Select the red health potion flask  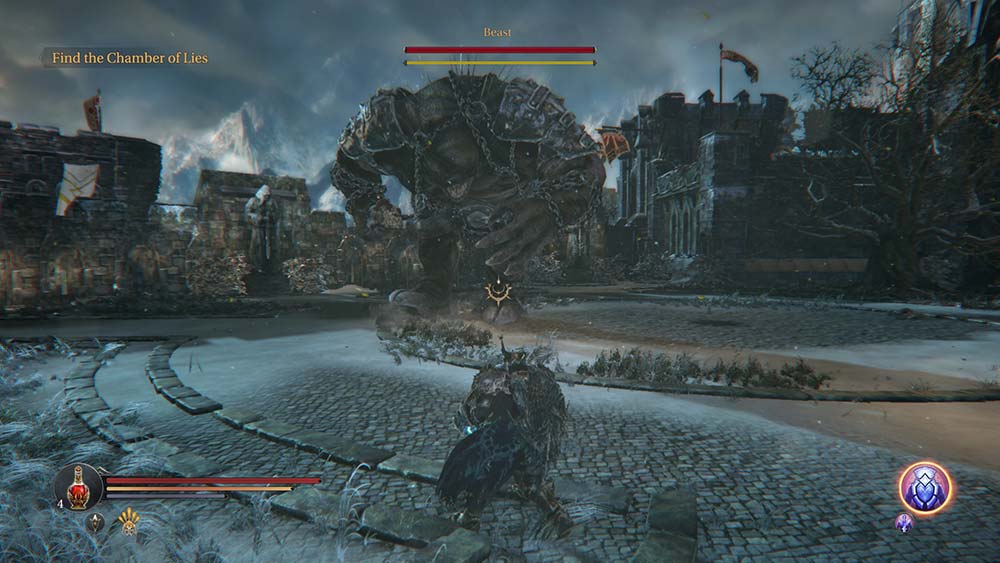[78, 487]
